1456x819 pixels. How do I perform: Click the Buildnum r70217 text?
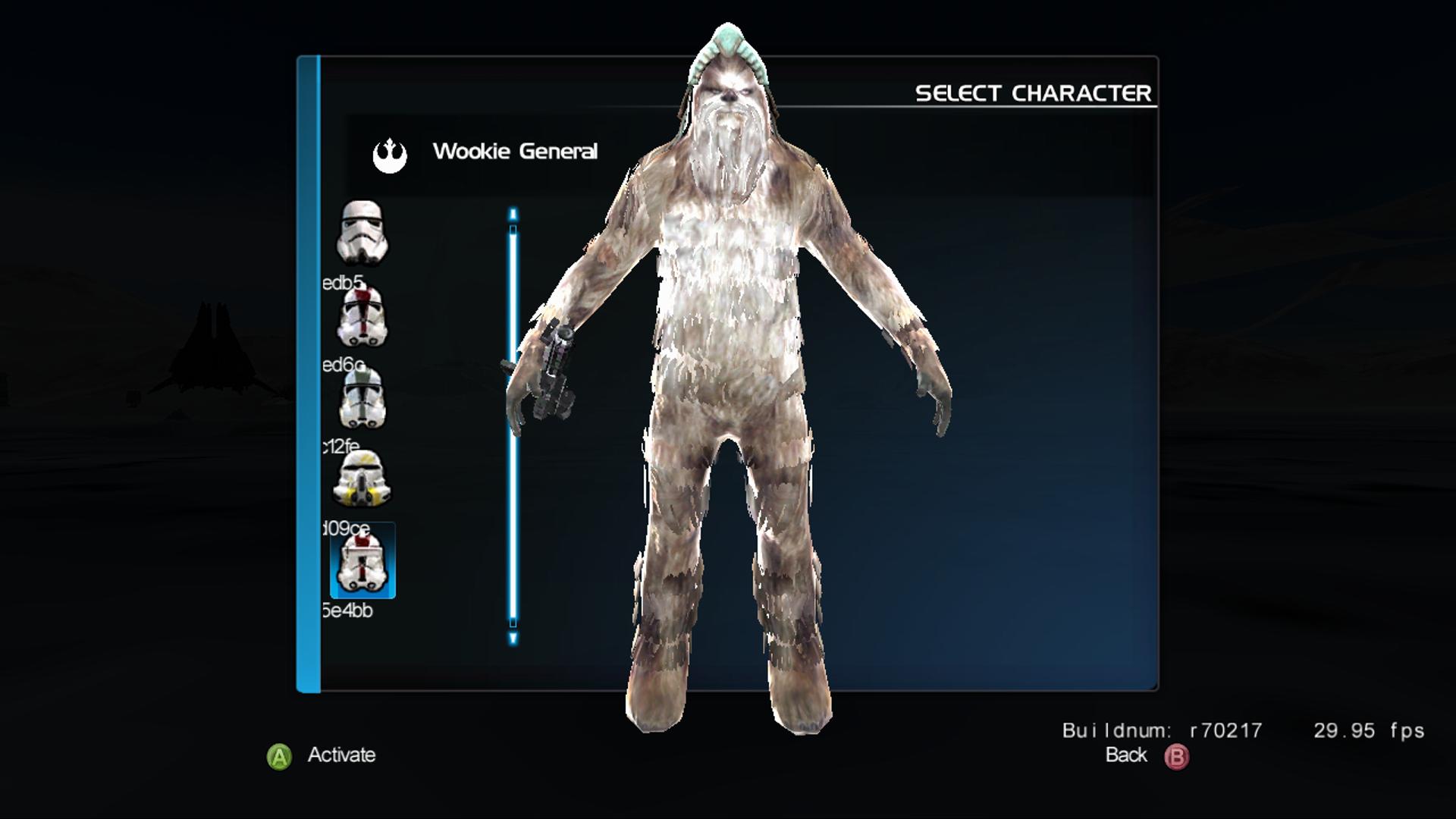tap(1160, 730)
